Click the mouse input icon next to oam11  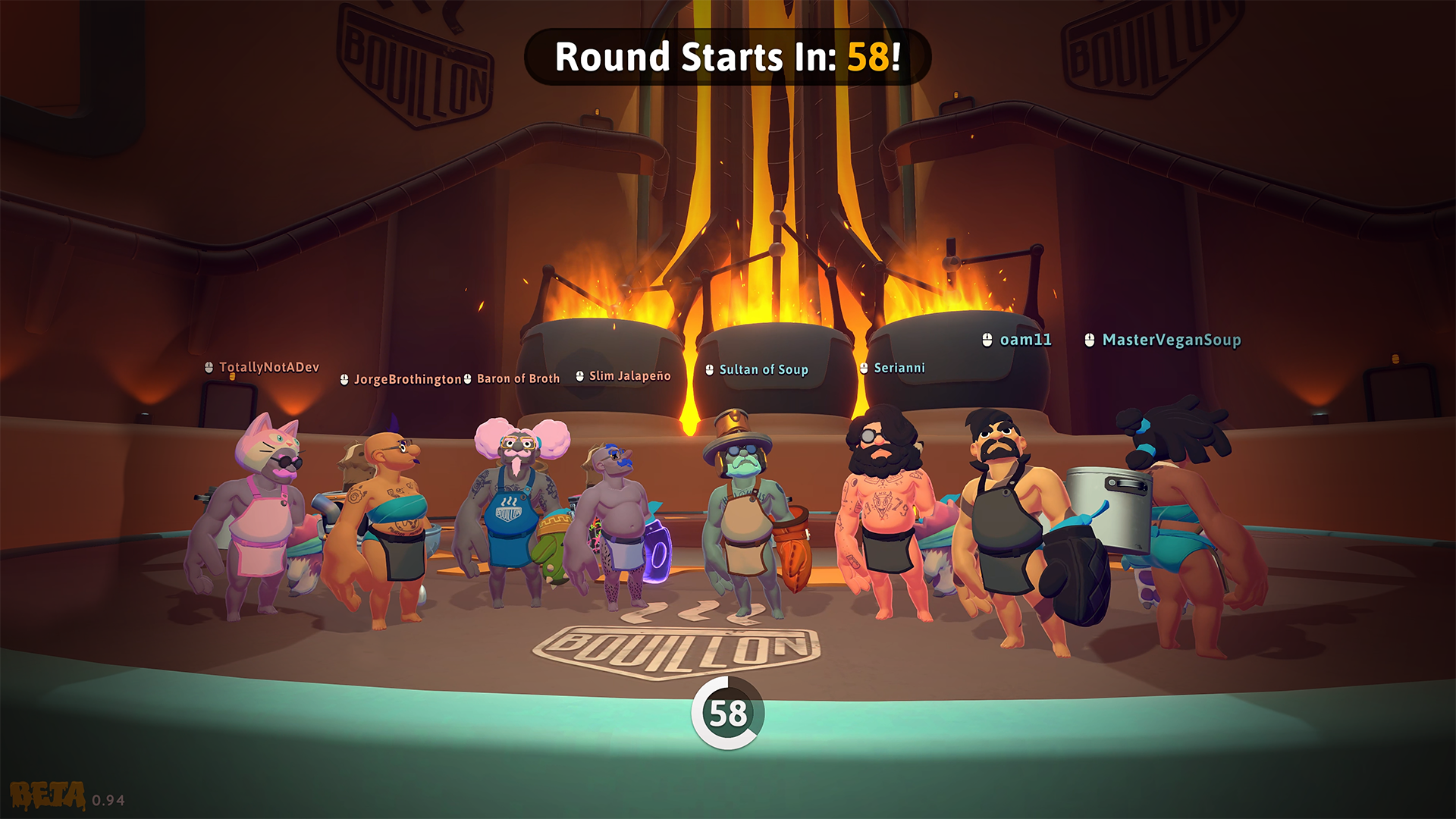pyautogui.click(x=987, y=340)
